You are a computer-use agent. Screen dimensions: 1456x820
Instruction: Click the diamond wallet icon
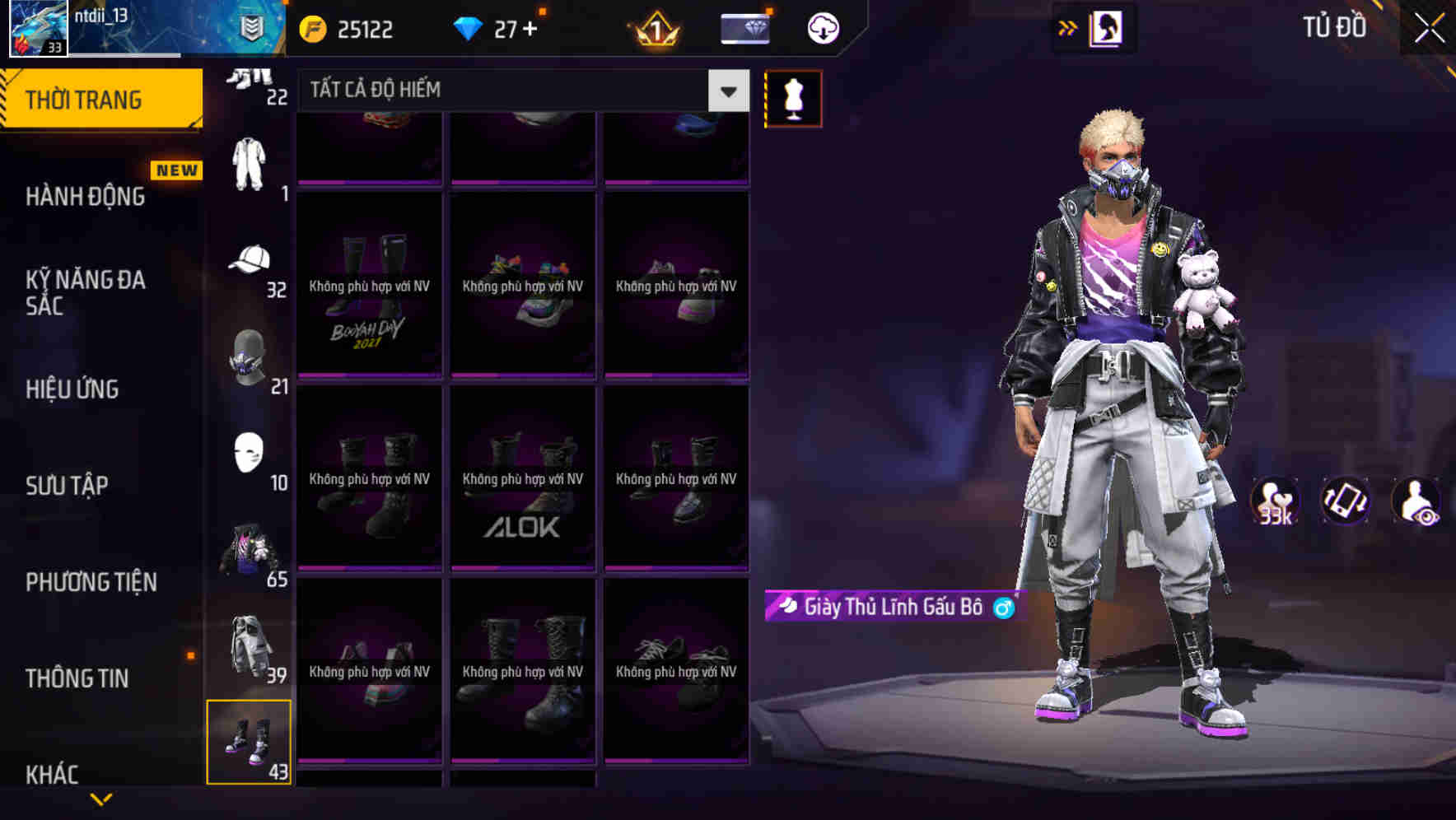pyautogui.click(x=744, y=27)
